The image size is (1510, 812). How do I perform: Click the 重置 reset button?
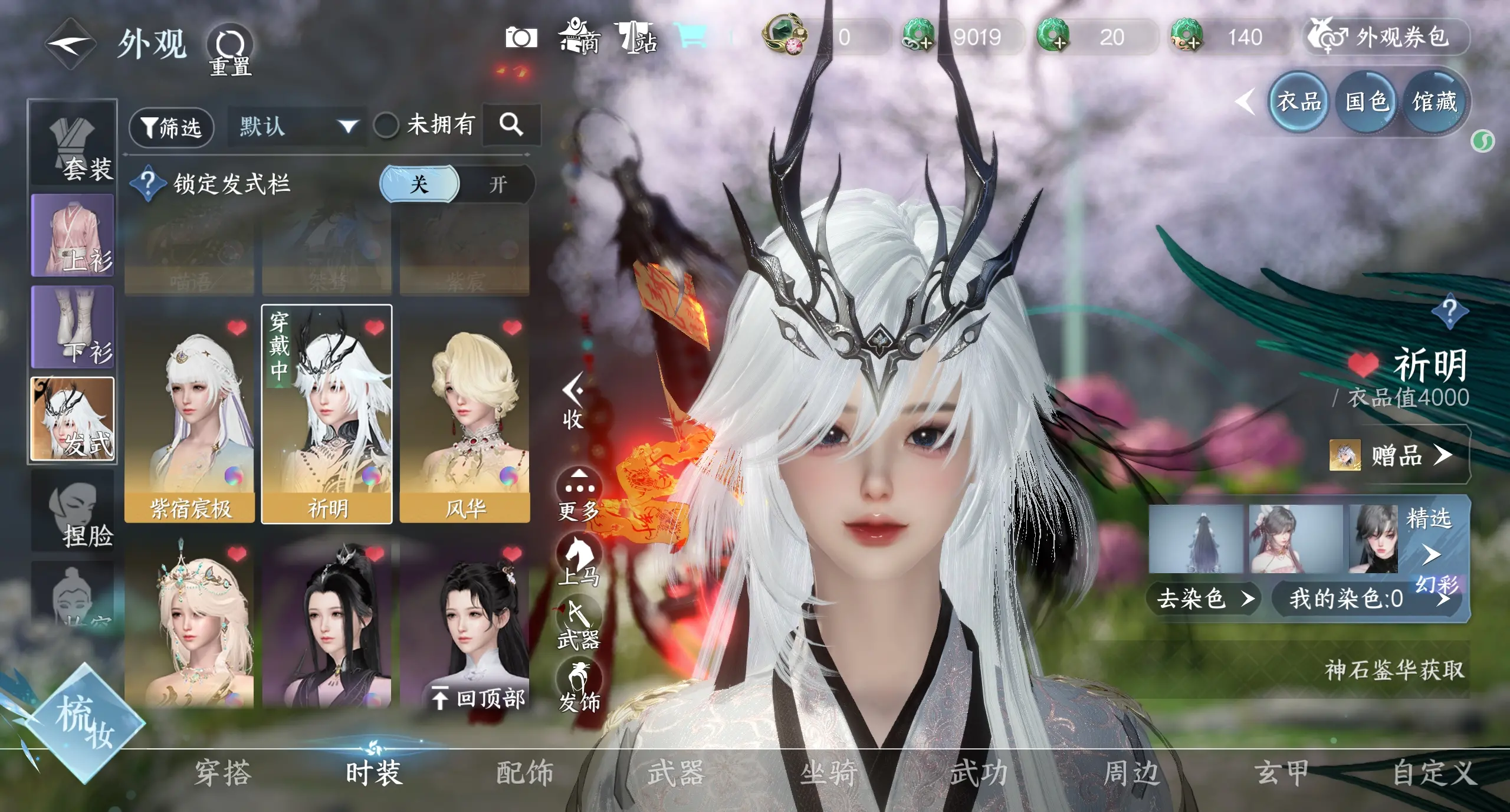pos(230,50)
